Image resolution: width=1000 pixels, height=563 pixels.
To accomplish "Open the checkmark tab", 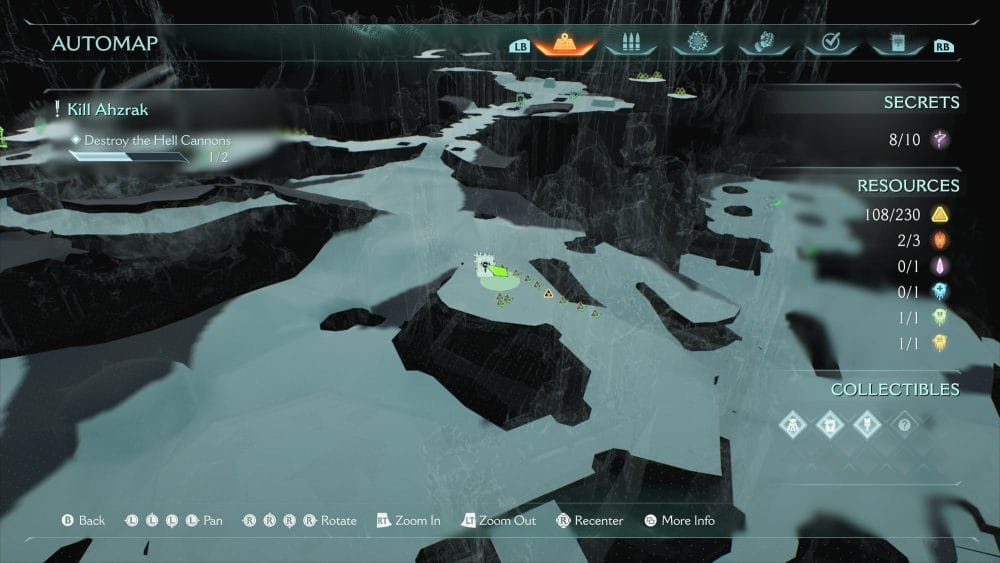I will [827, 43].
